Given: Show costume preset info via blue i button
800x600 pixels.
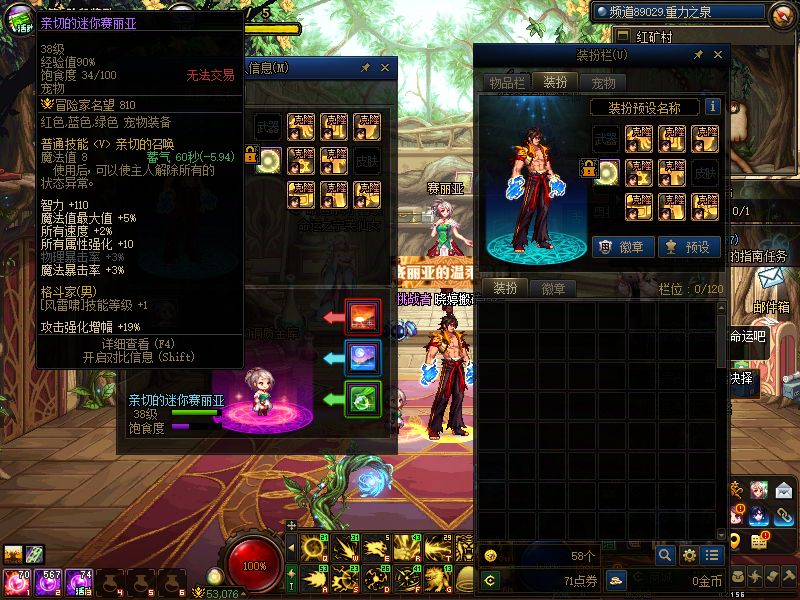Looking at the screenshot, I should (713, 106).
